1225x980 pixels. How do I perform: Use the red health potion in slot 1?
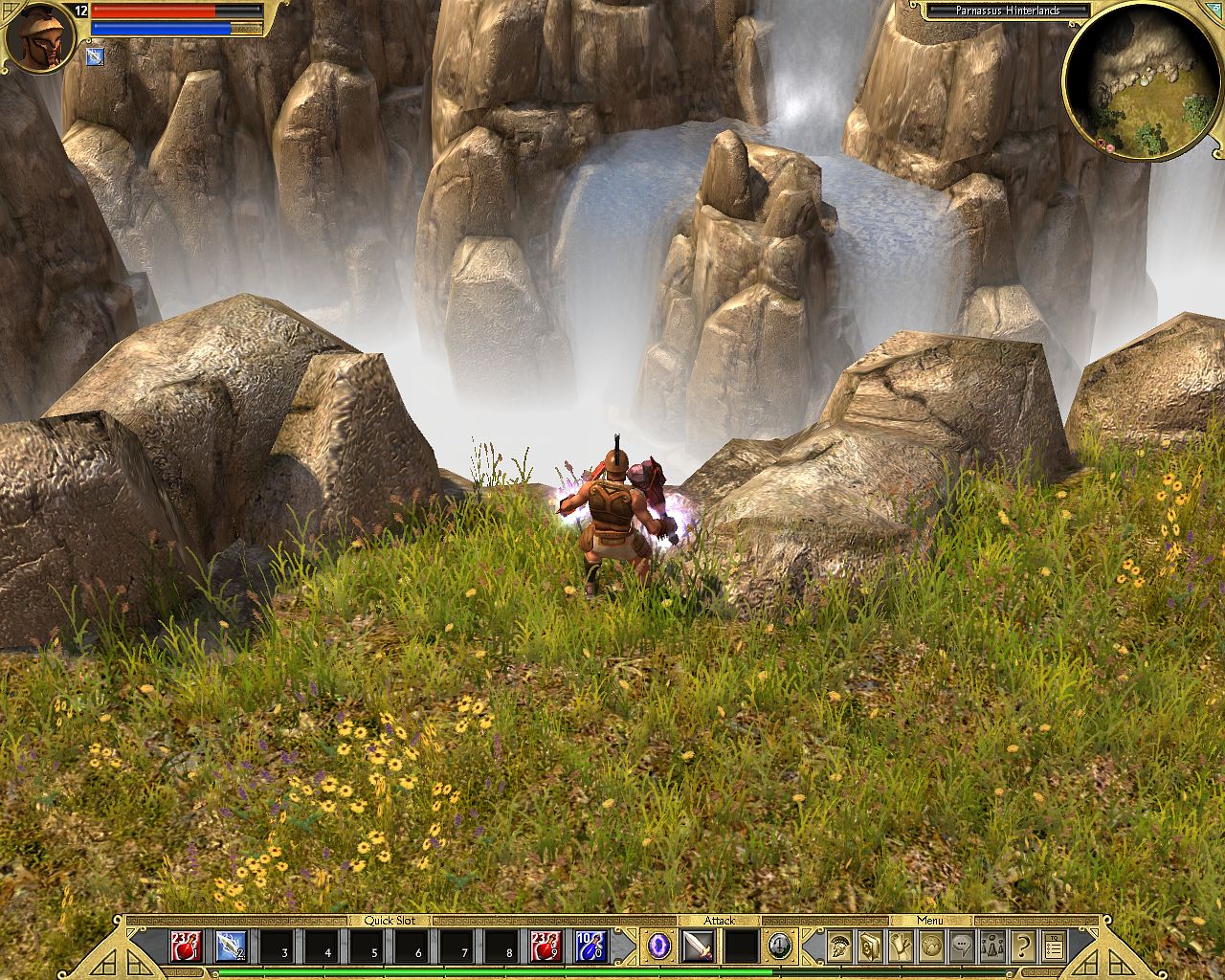point(186,947)
